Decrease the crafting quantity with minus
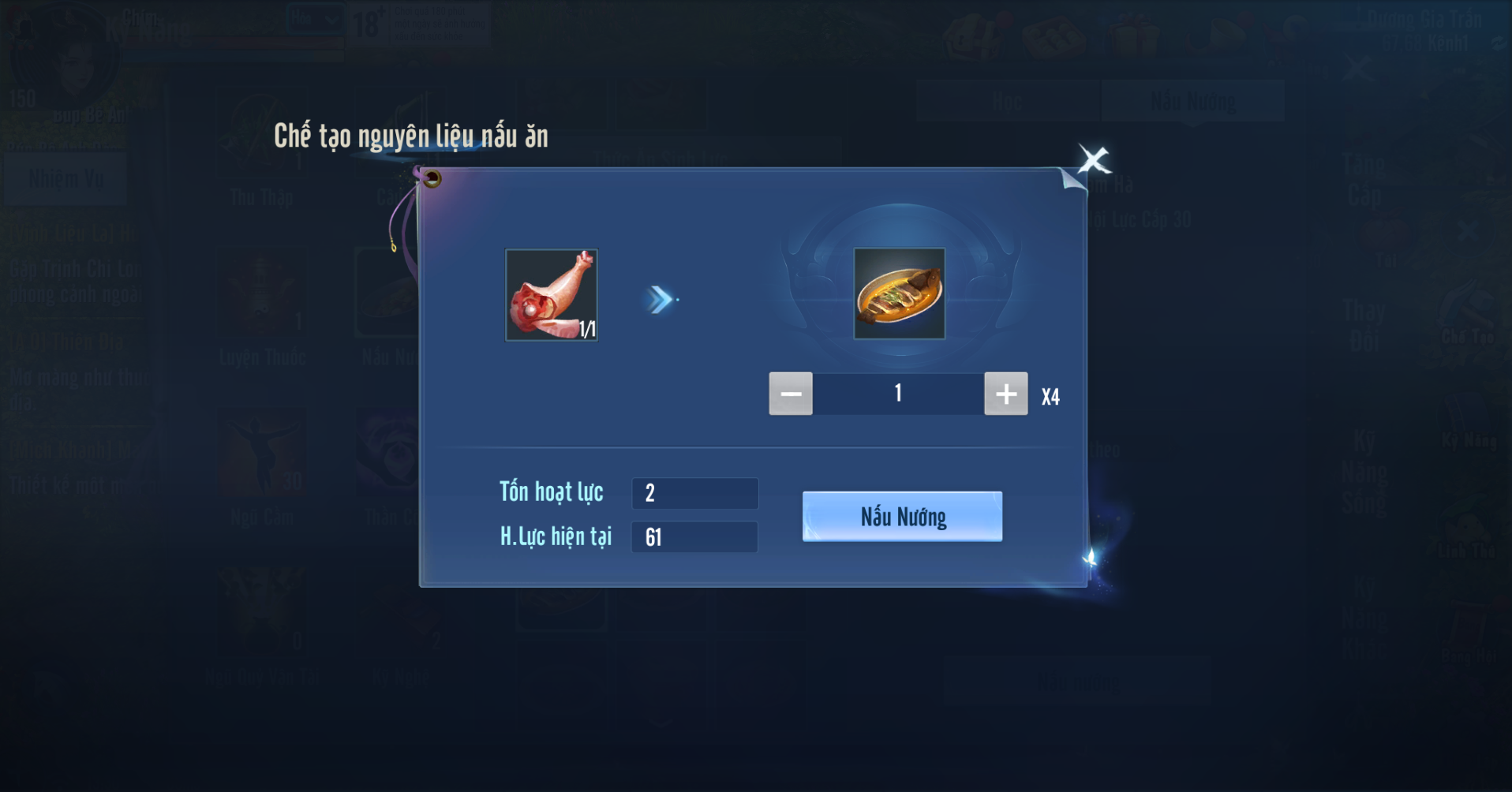 click(791, 394)
